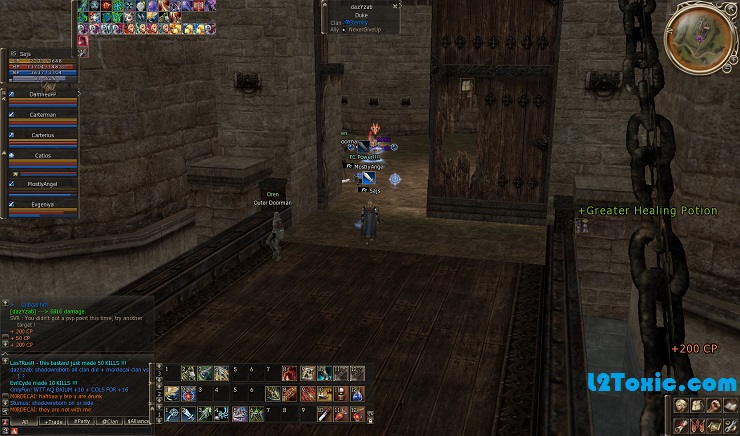The width and height of the screenshot is (740, 436).
Task: Open the map parchment icon
Action: tap(714, 424)
